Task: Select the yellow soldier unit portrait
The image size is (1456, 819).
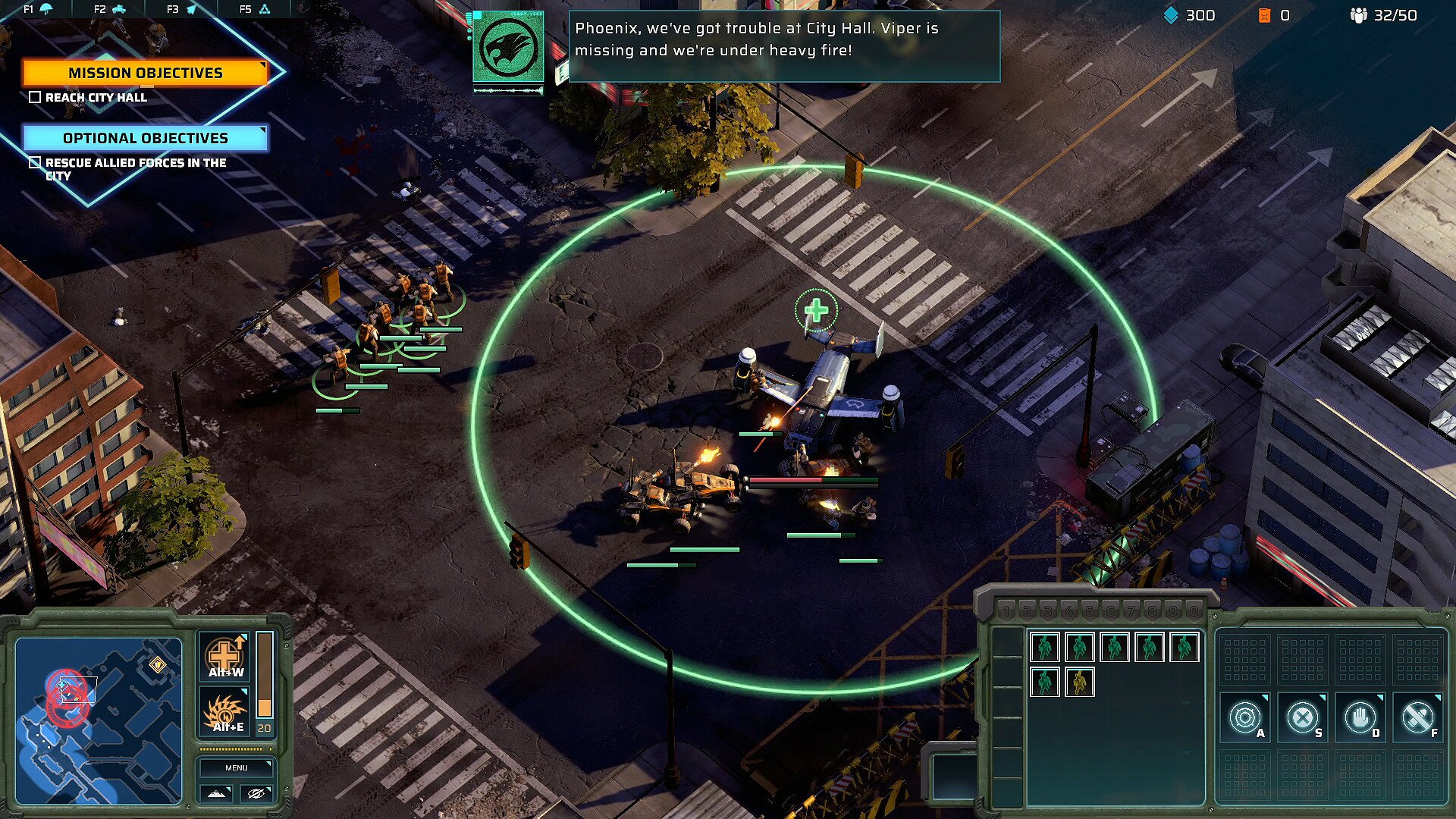Action: tap(1079, 682)
